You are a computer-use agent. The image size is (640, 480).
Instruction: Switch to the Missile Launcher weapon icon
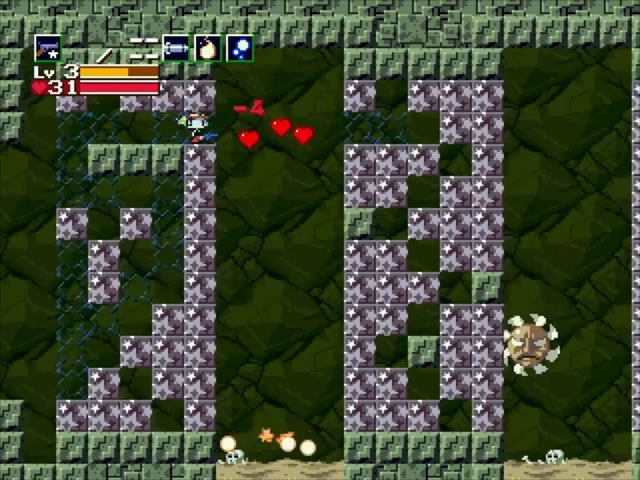(x=176, y=47)
